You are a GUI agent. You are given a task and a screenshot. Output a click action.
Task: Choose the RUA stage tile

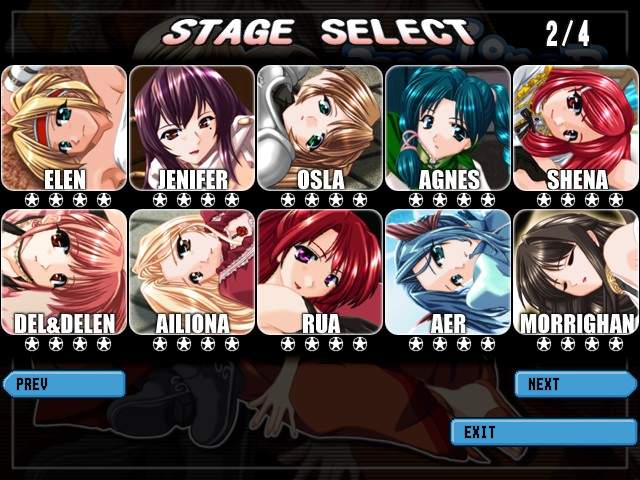(320, 271)
